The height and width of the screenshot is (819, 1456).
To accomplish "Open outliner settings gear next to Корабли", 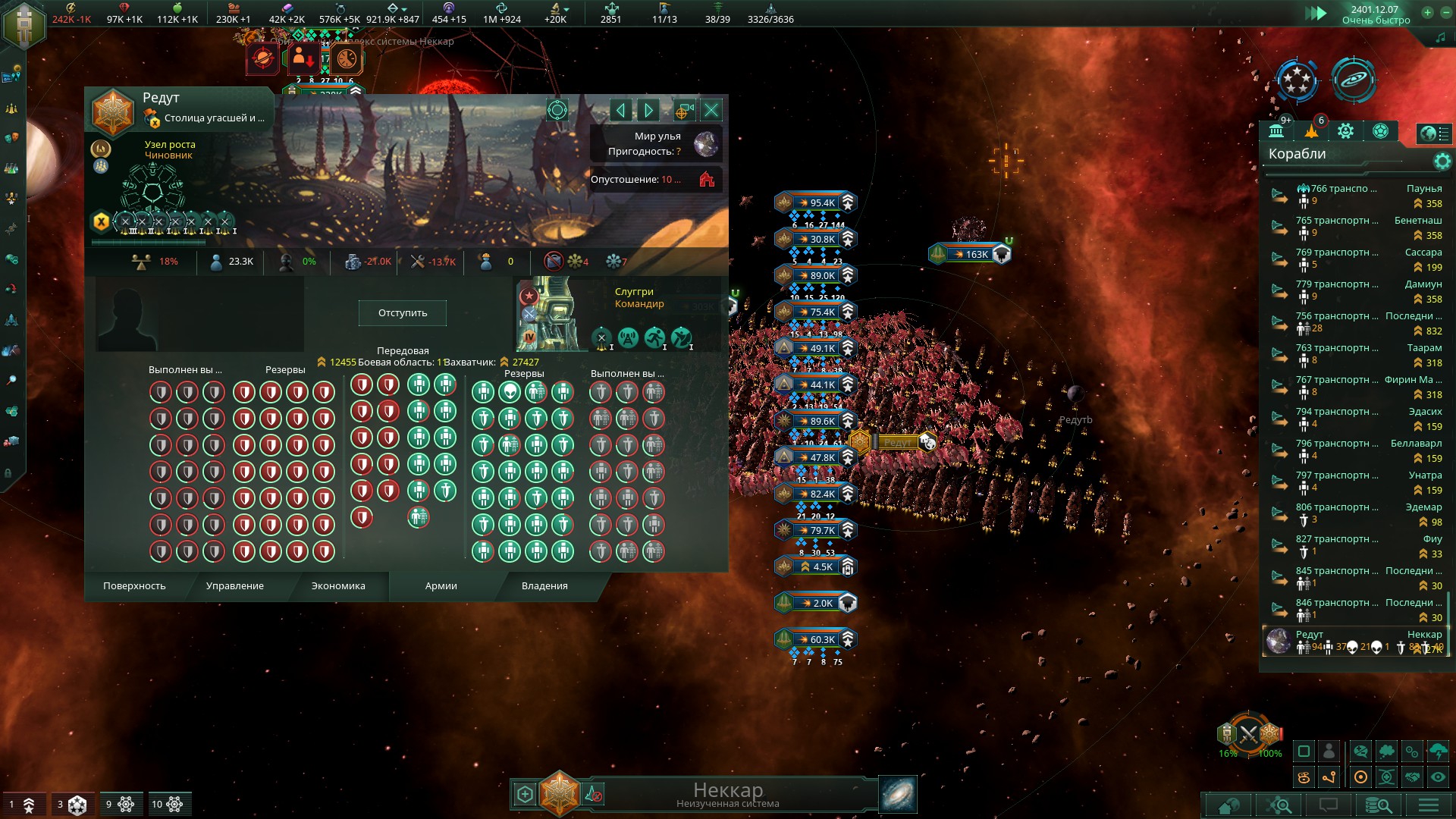I will tap(1442, 161).
